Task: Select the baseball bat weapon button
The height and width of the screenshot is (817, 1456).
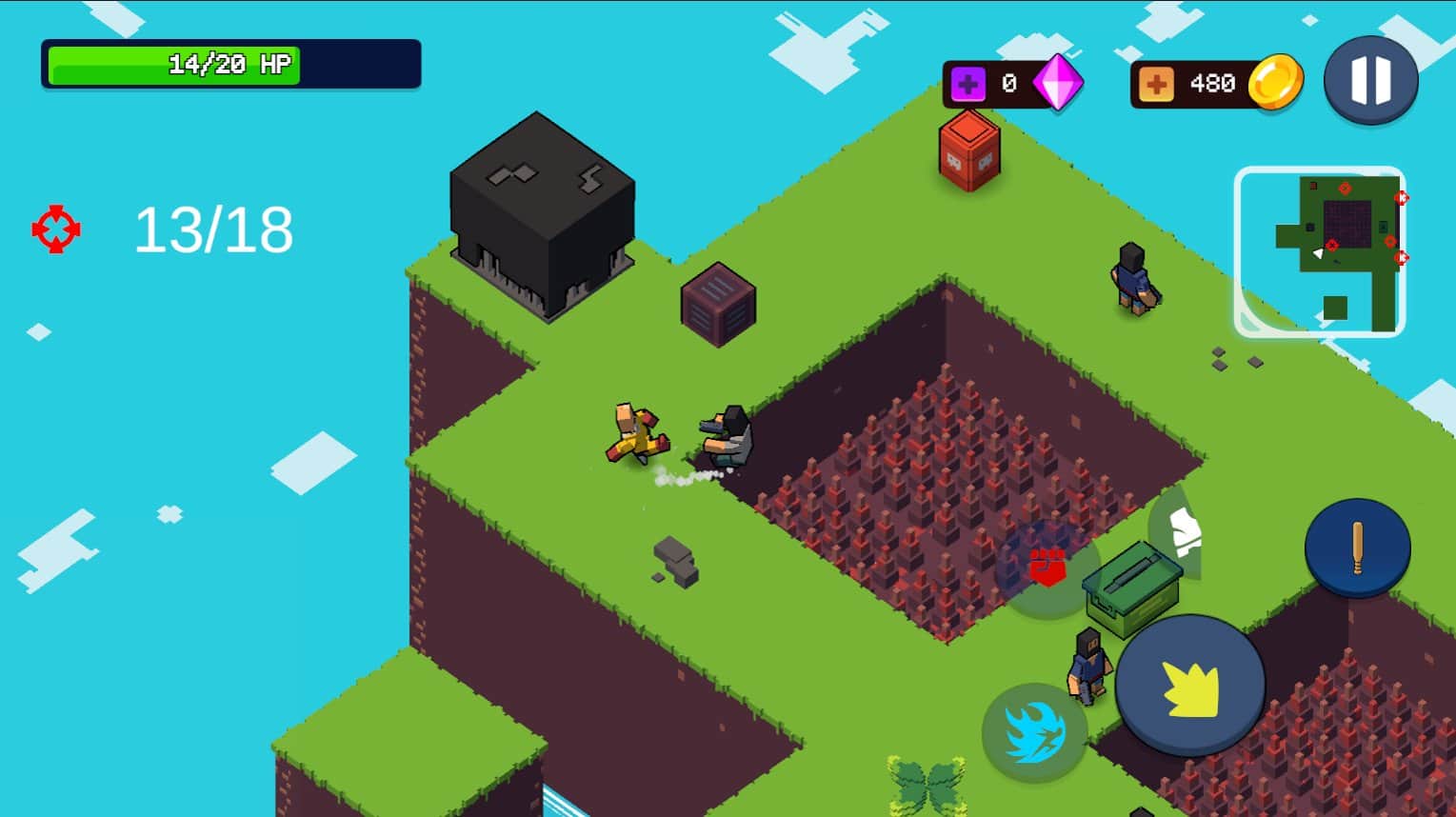Action: coord(1357,548)
